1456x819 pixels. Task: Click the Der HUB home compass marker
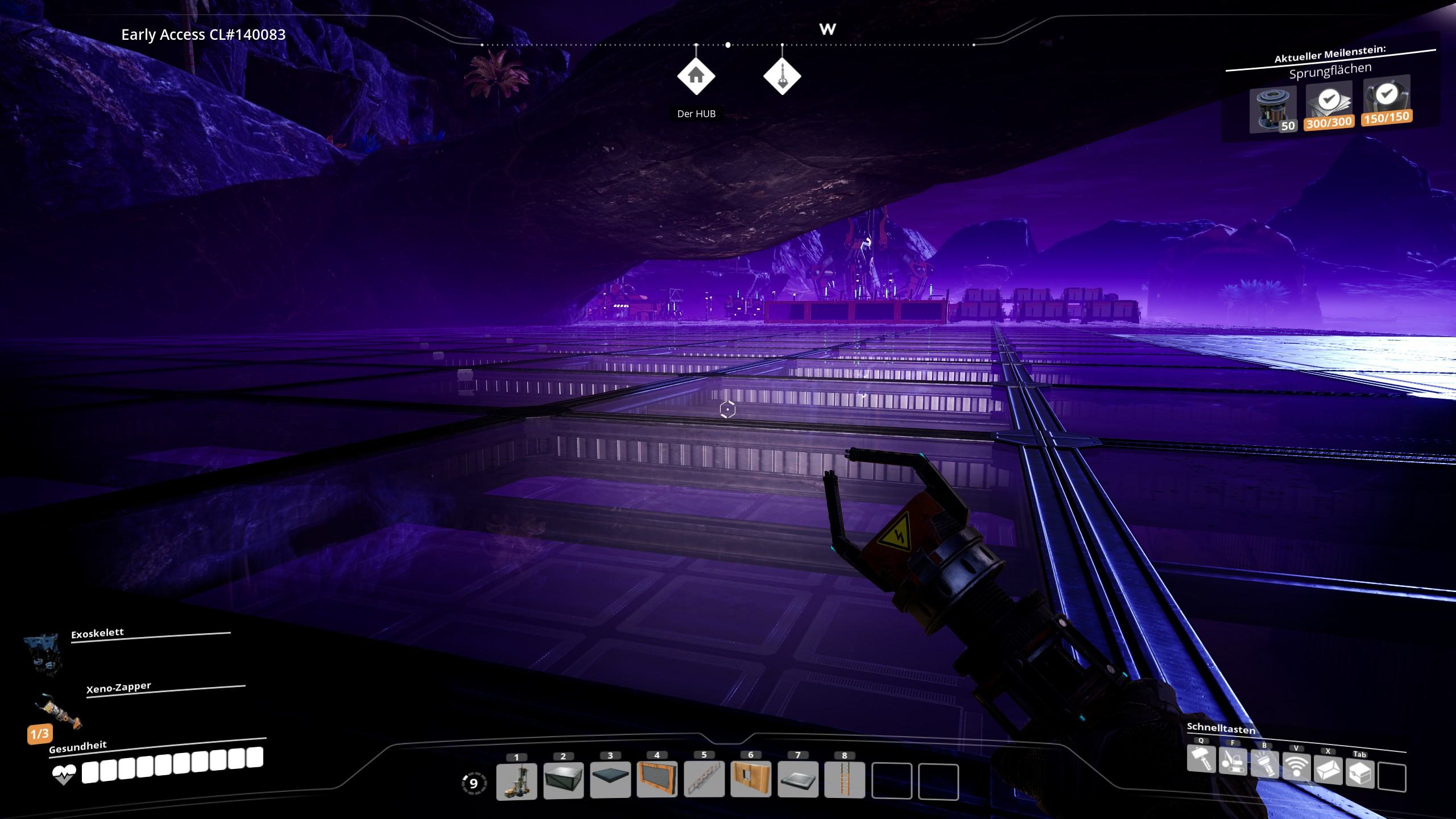coord(696,76)
